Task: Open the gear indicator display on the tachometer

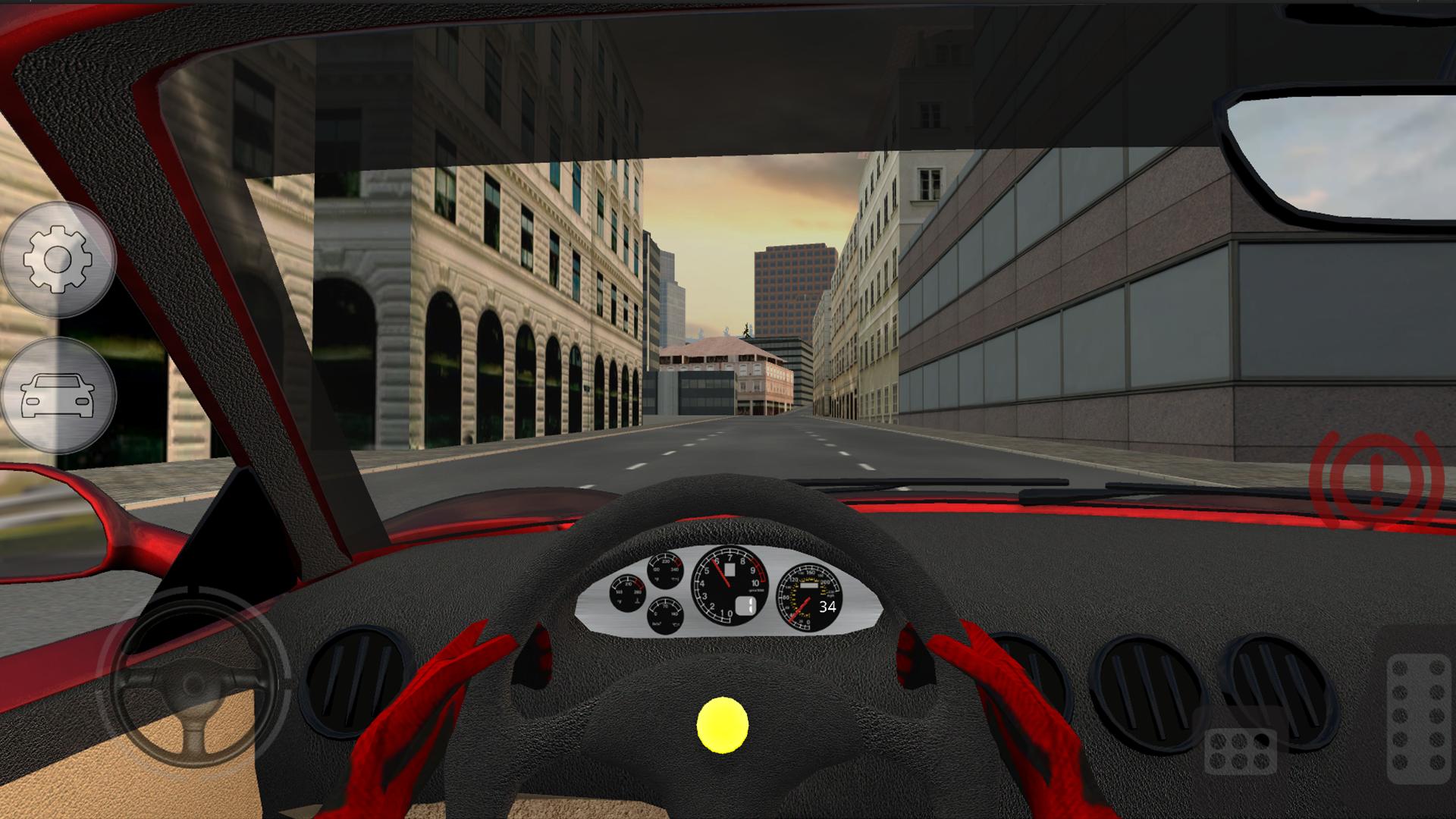Action: point(746,607)
